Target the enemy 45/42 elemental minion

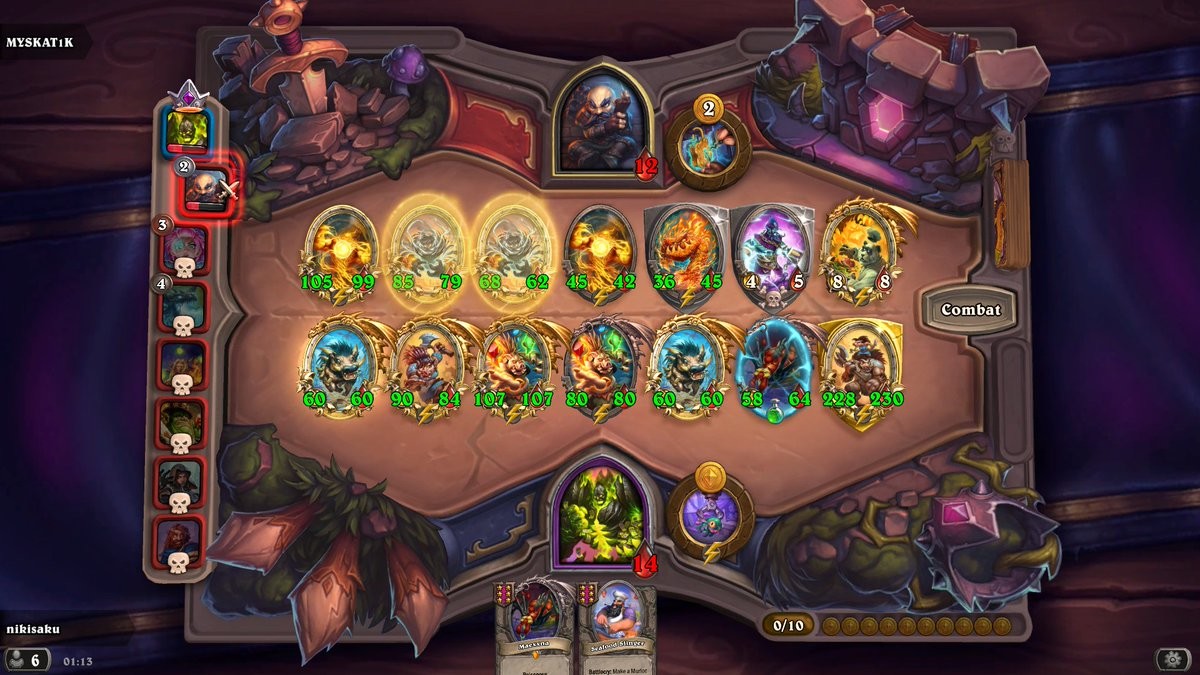point(600,250)
